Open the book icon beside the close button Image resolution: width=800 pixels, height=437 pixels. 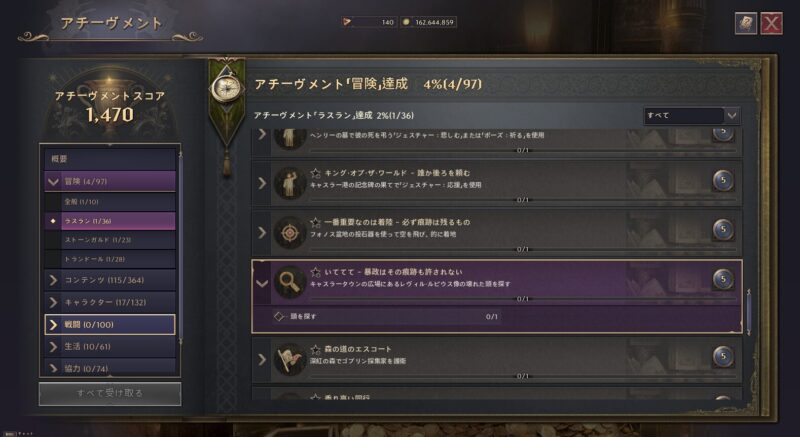coord(745,23)
